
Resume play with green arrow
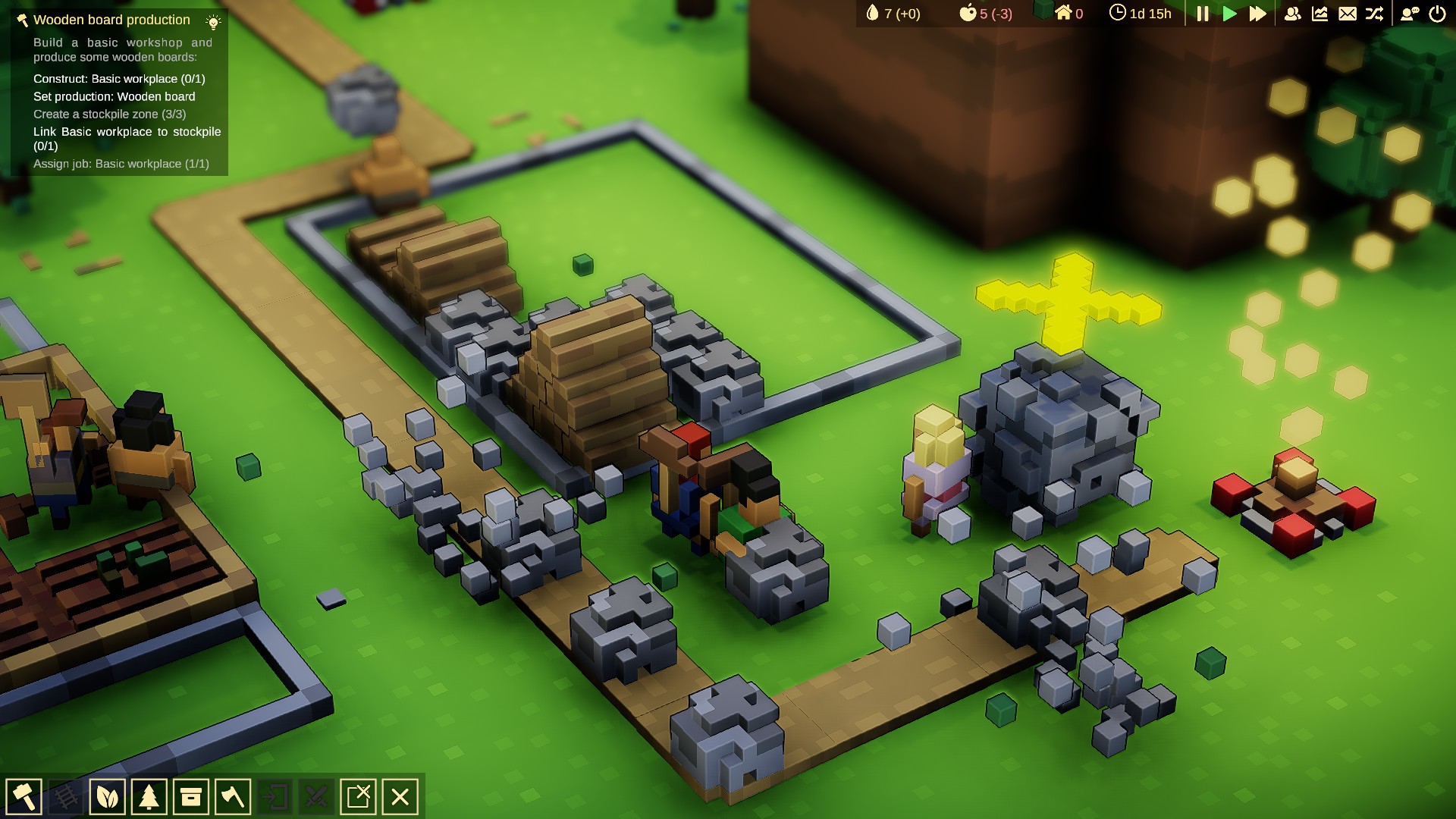pyautogui.click(x=1230, y=13)
